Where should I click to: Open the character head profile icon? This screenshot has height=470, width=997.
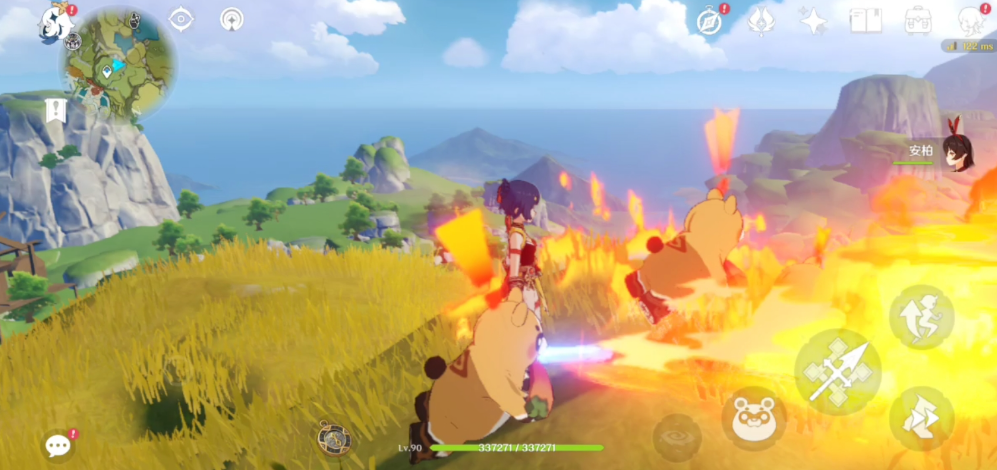968,20
